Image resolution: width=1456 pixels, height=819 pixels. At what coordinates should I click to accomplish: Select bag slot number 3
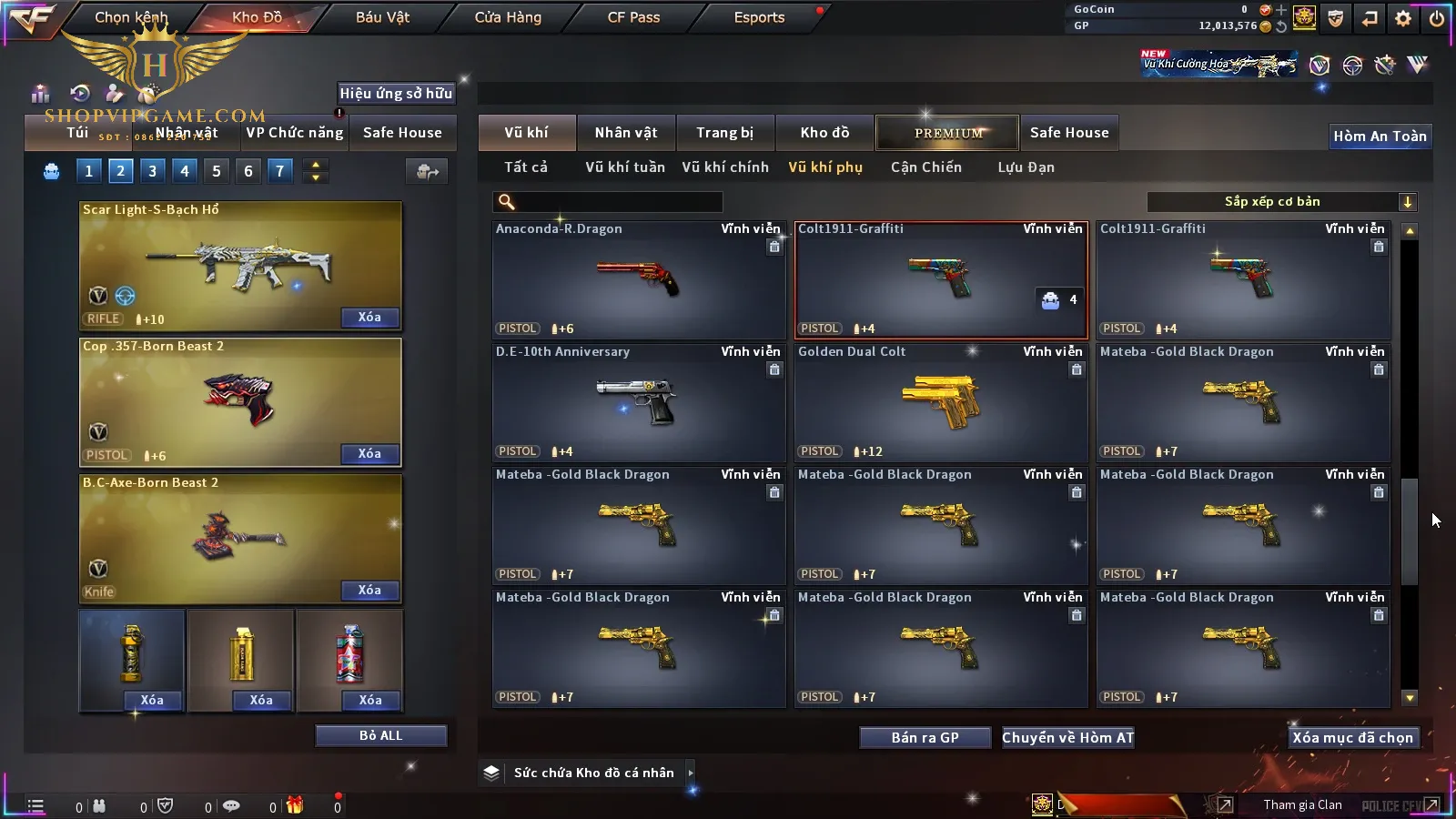click(152, 170)
